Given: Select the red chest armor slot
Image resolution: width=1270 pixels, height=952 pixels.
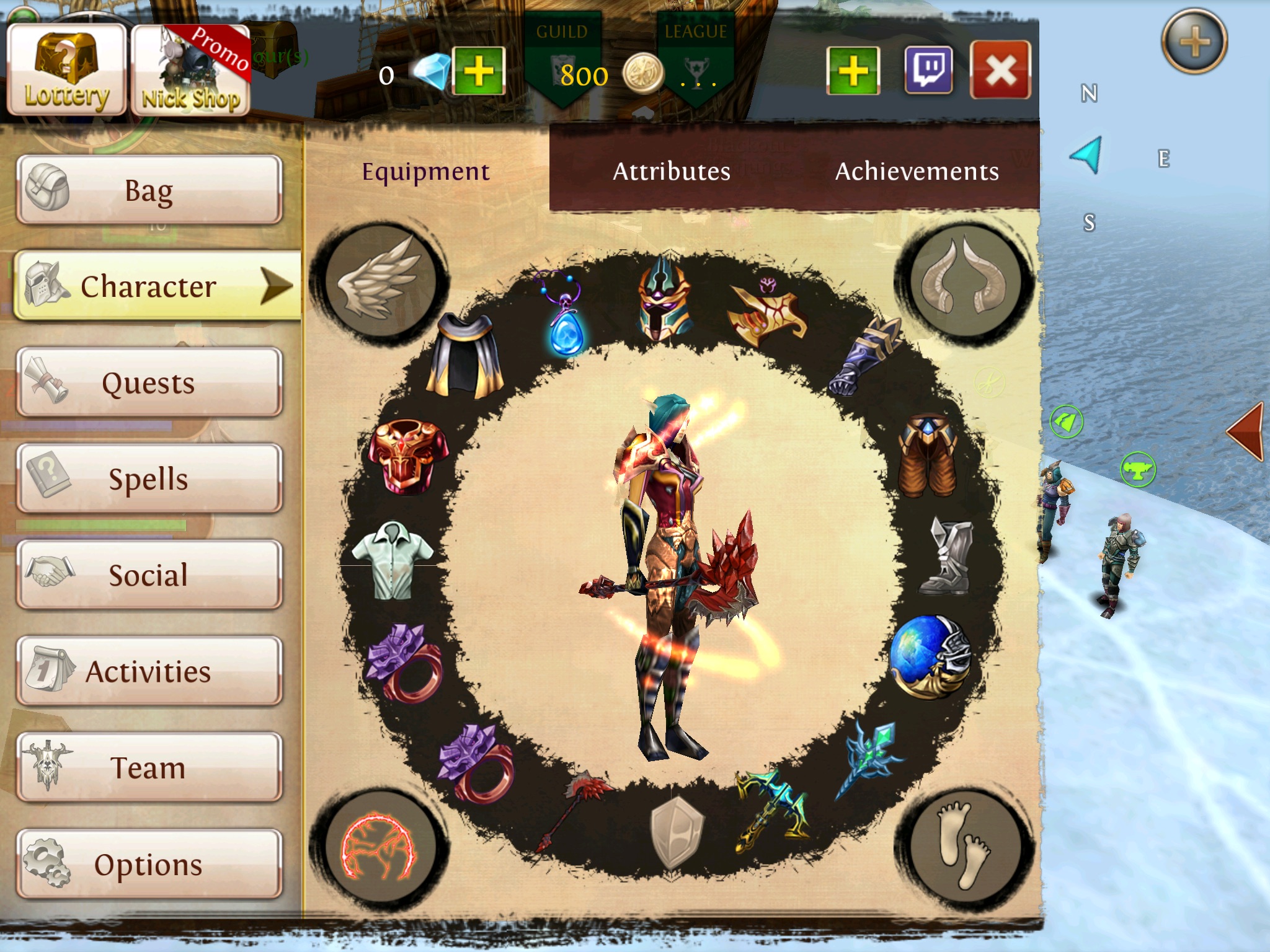Looking at the screenshot, I should pos(408,457).
